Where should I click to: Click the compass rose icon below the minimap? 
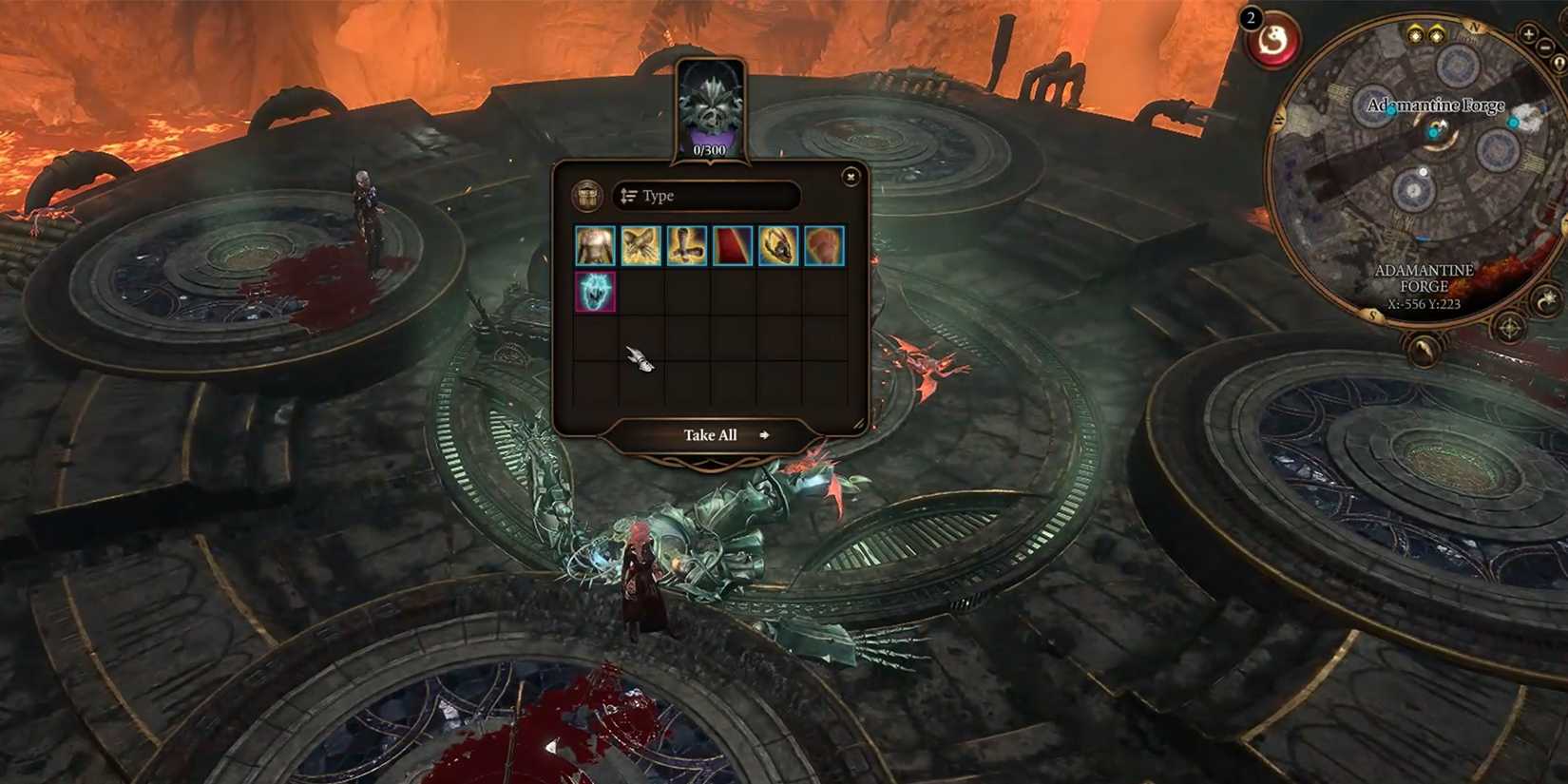tap(1508, 326)
